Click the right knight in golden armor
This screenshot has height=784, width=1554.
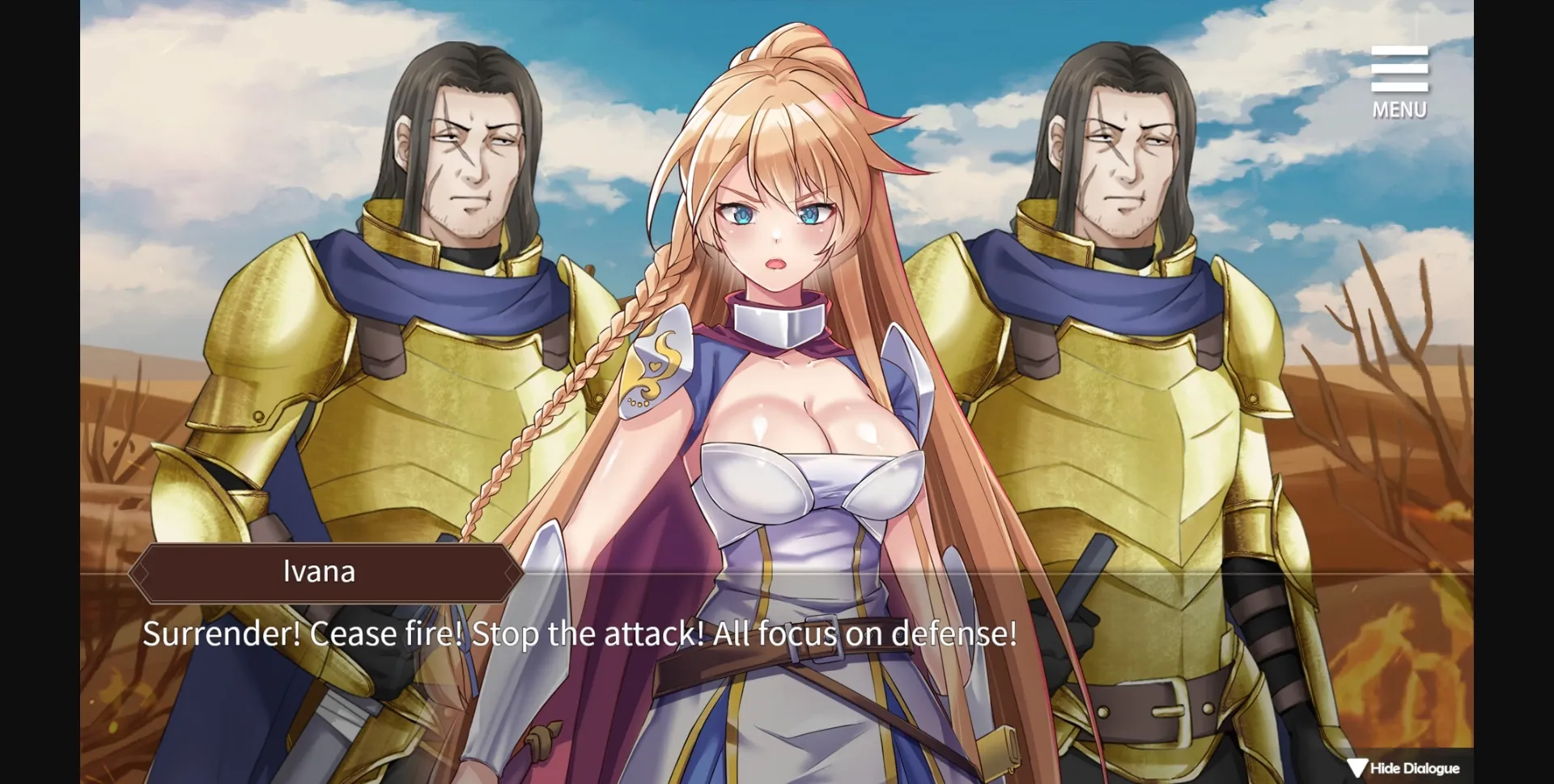[x=1133, y=364]
